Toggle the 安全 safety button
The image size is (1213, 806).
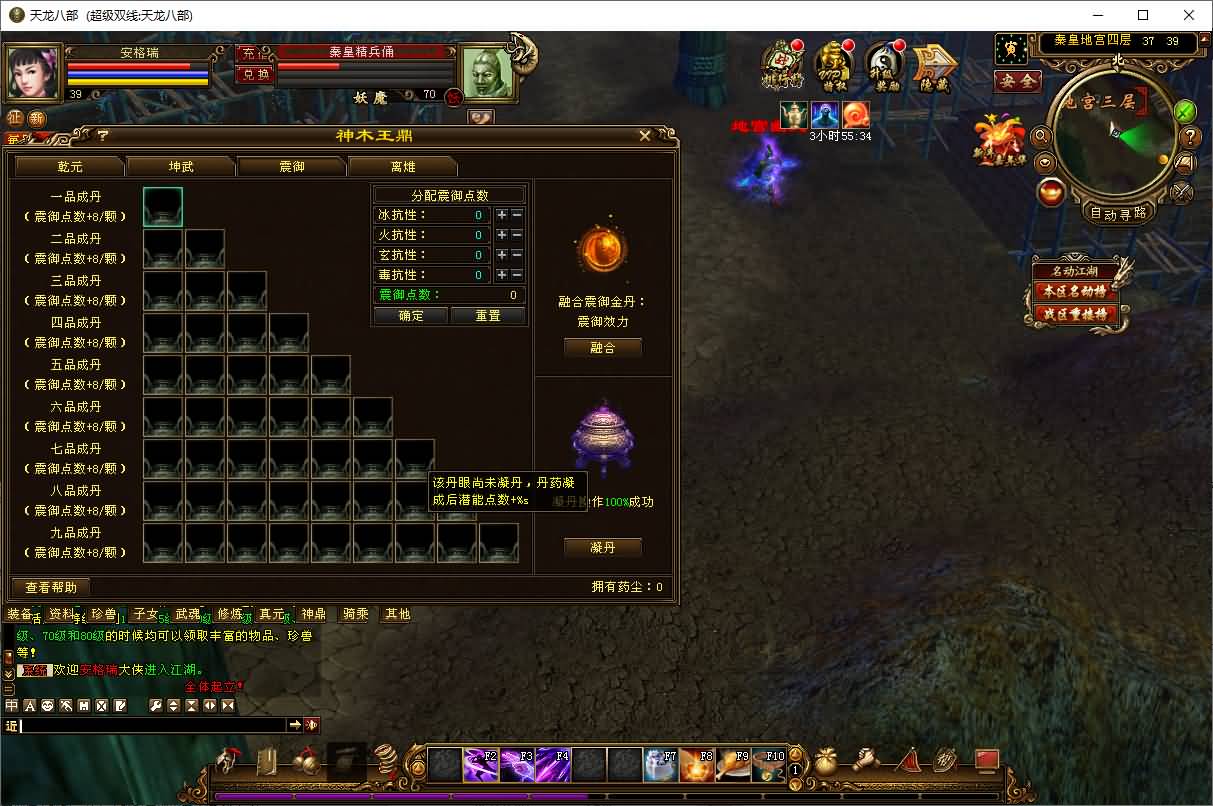coord(1017,81)
